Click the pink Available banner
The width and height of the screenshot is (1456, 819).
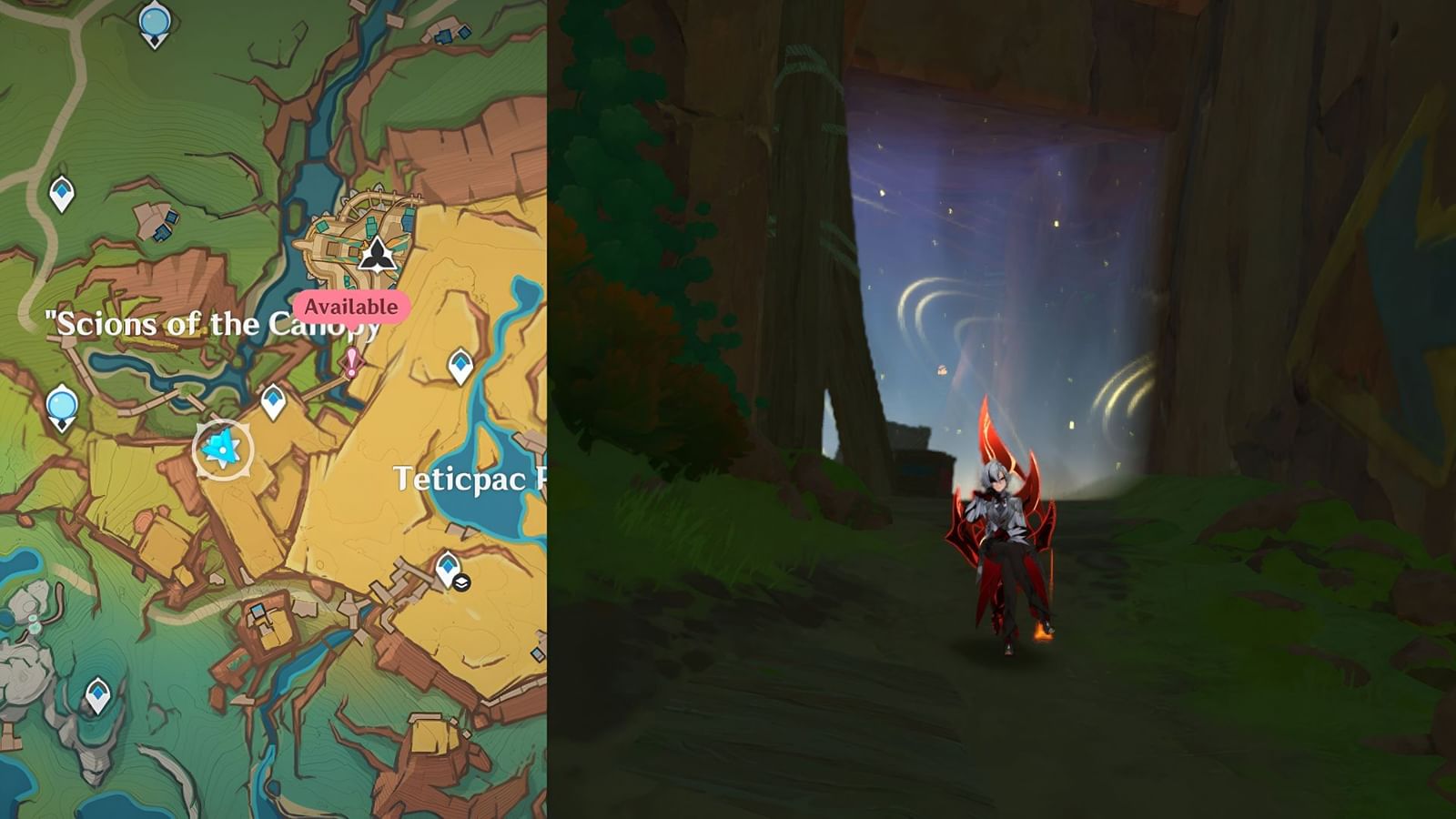coord(350,308)
